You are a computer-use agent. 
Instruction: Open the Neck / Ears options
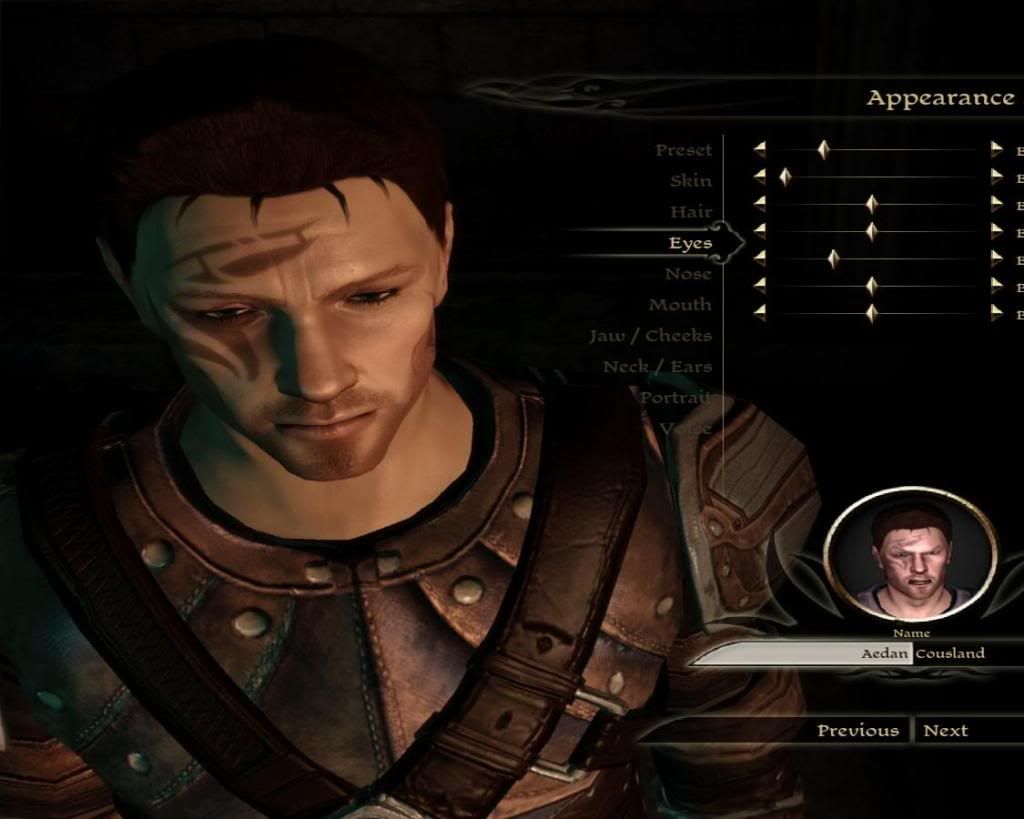pos(657,367)
